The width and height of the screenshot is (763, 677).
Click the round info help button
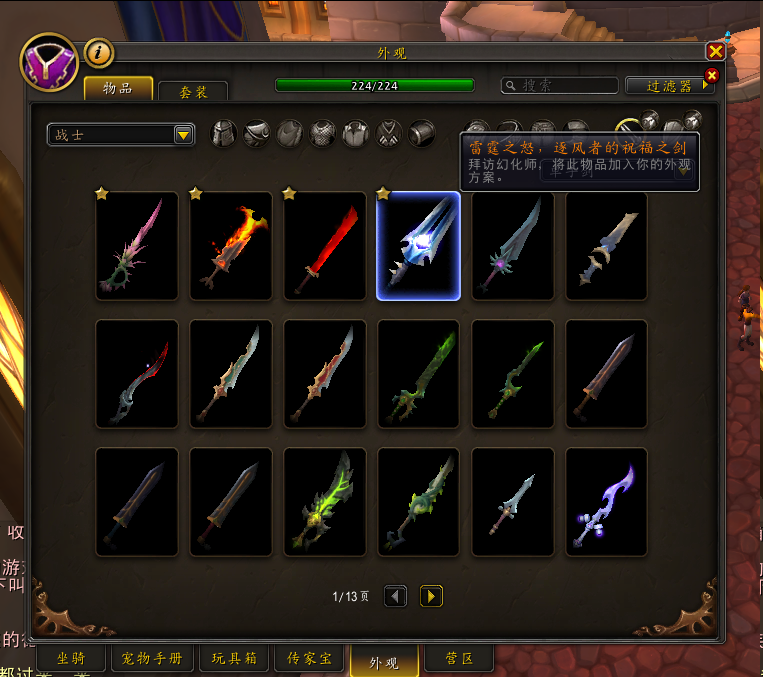tap(98, 52)
